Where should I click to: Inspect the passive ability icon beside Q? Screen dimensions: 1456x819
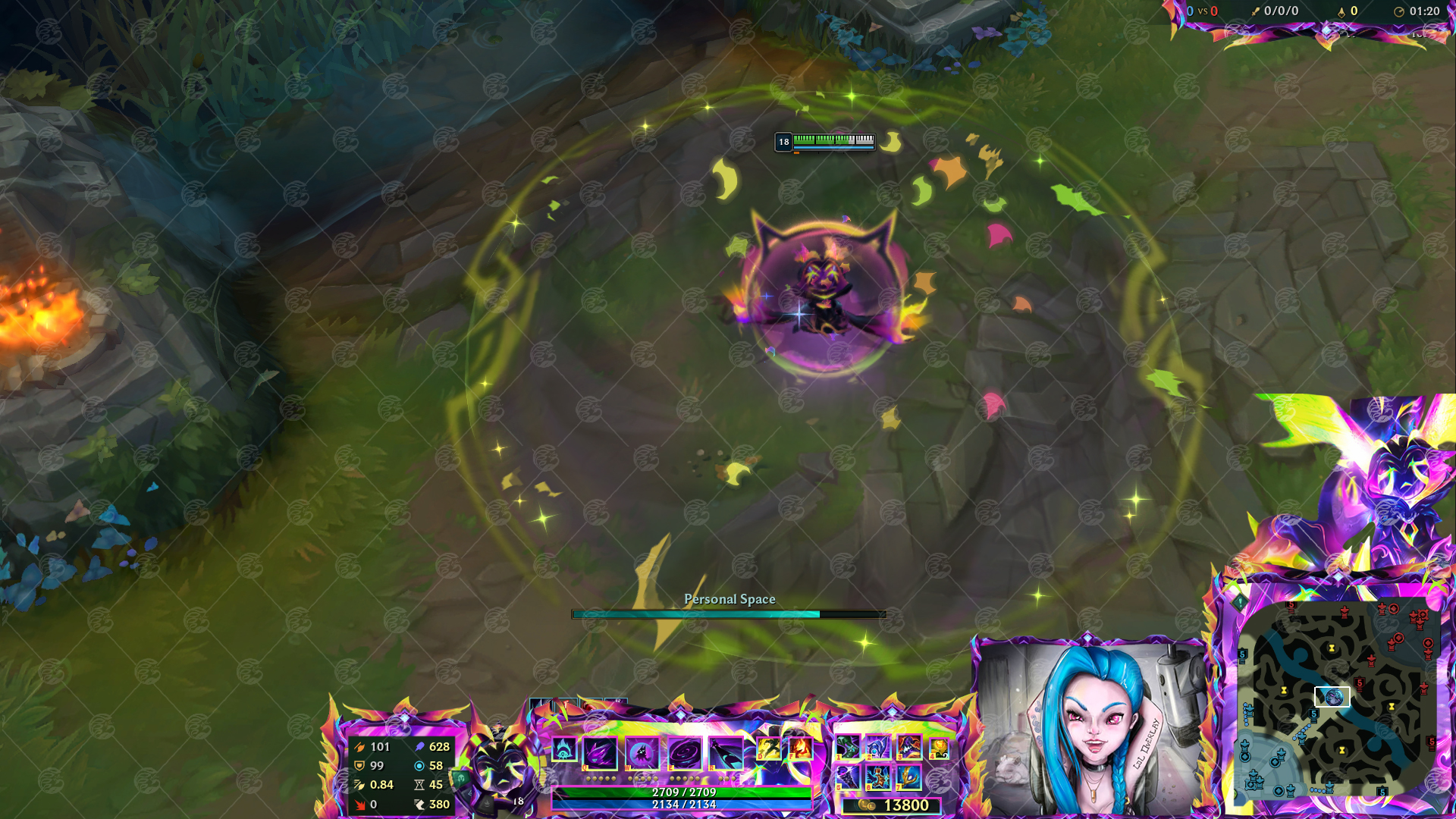(x=563, y=750)
